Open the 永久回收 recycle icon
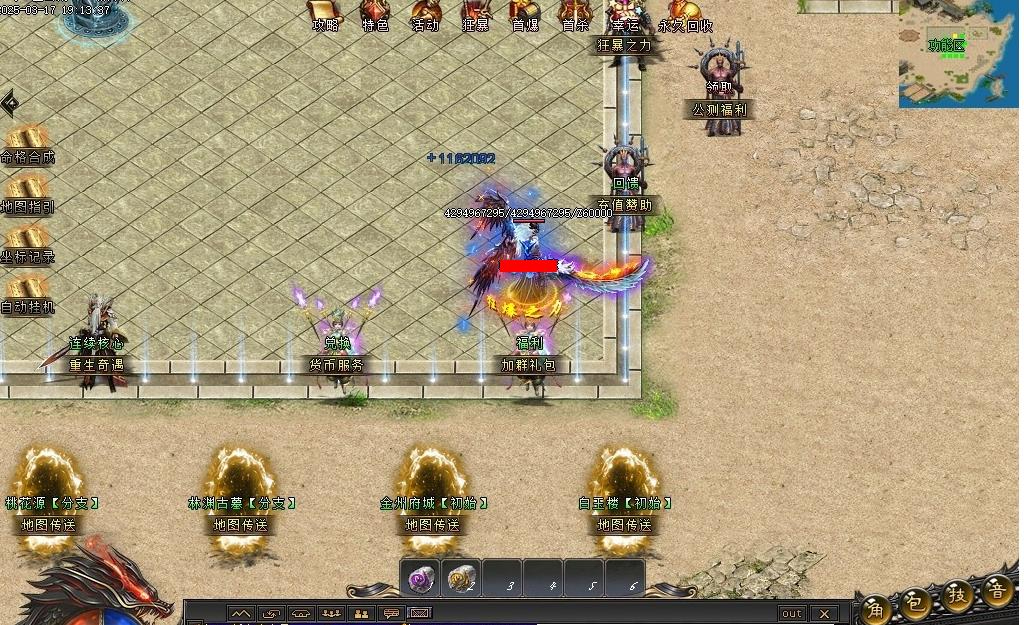1024x625 pixels. click(685, 13)
